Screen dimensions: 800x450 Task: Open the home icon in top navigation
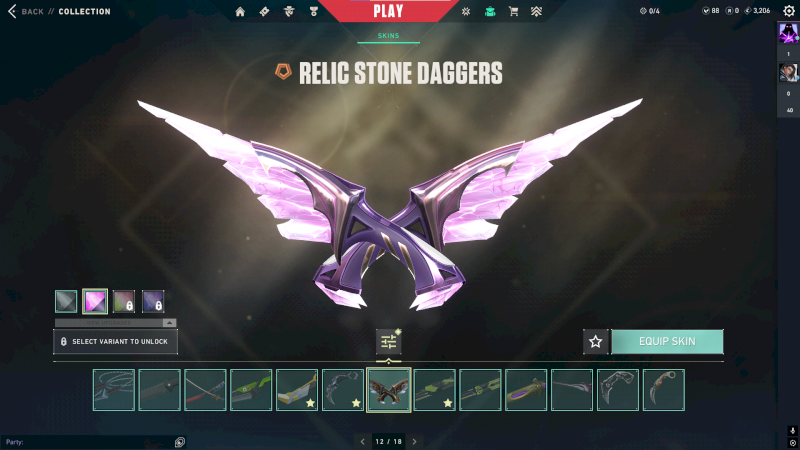click(240, 12)
